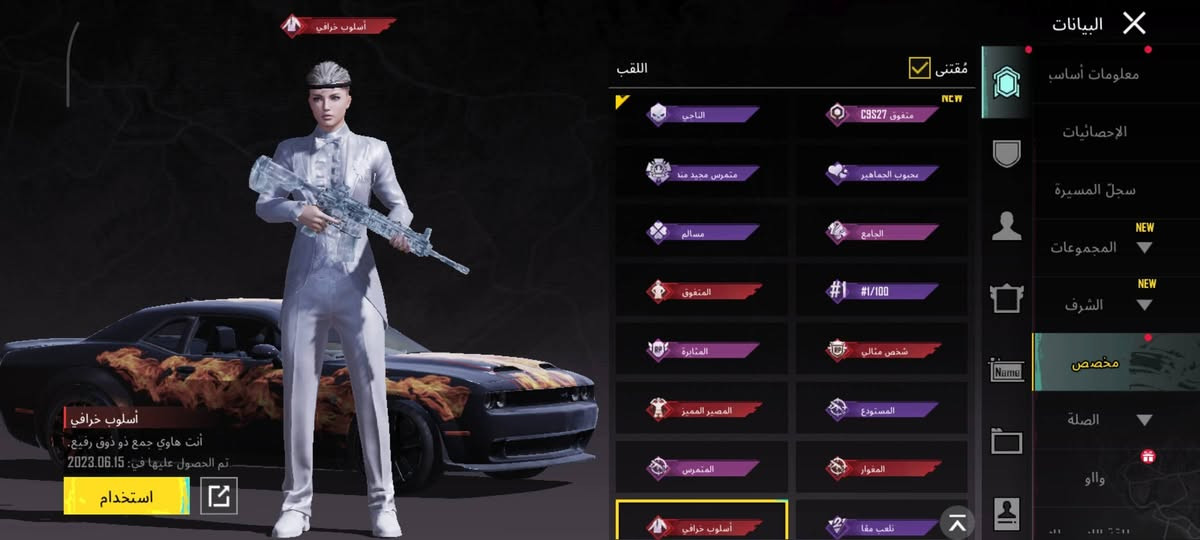Choose the شخص مثالي red title
The image size is (1200, 540).
click(882, 350)
